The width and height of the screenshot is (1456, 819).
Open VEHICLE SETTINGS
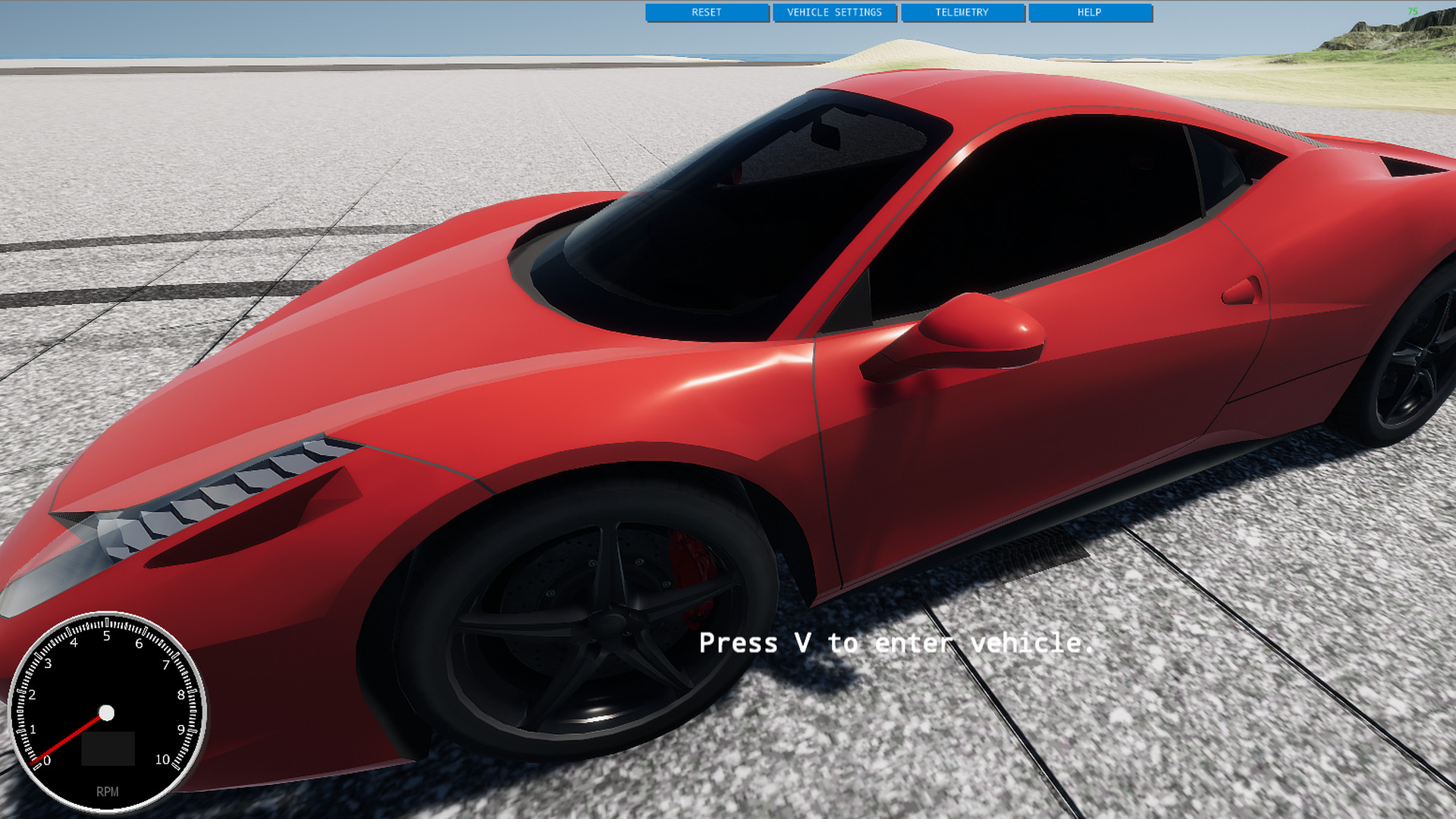click(x=835, y=12)
